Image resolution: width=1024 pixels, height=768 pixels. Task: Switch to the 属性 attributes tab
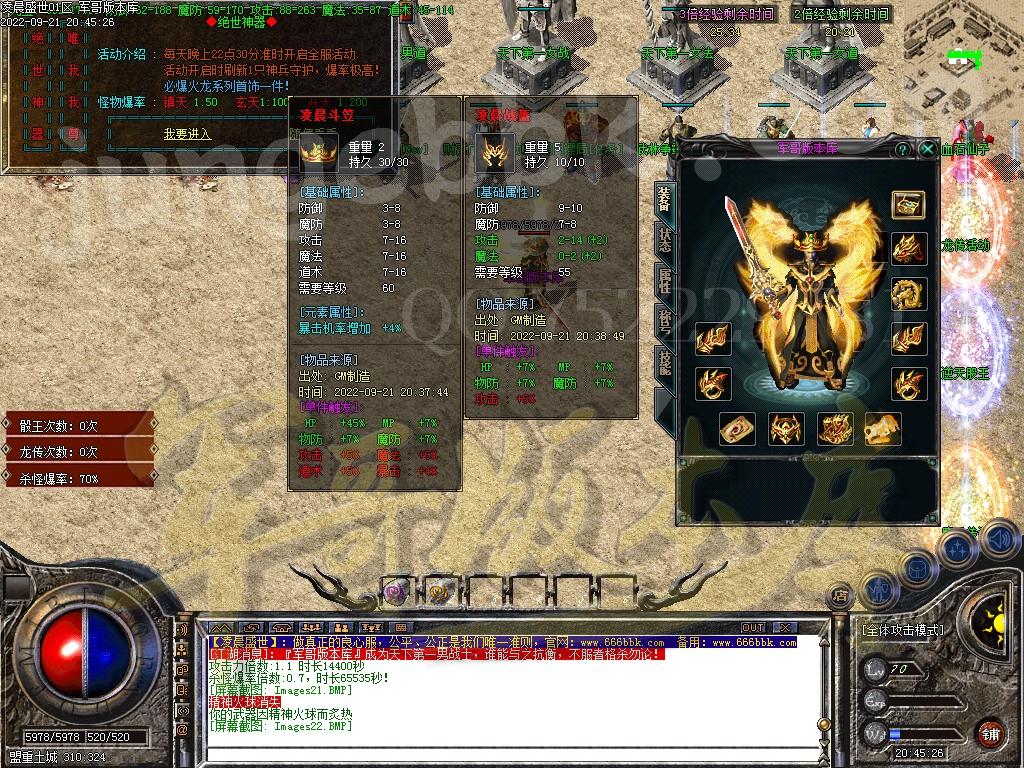coord(665,282)
